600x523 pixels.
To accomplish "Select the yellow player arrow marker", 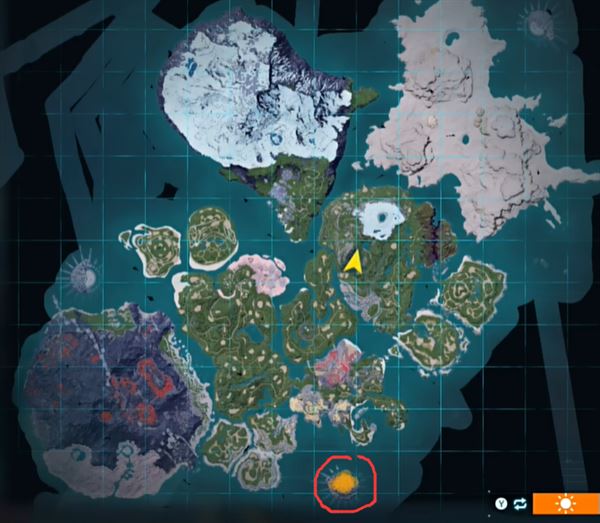I will click(x=353, y=261).
